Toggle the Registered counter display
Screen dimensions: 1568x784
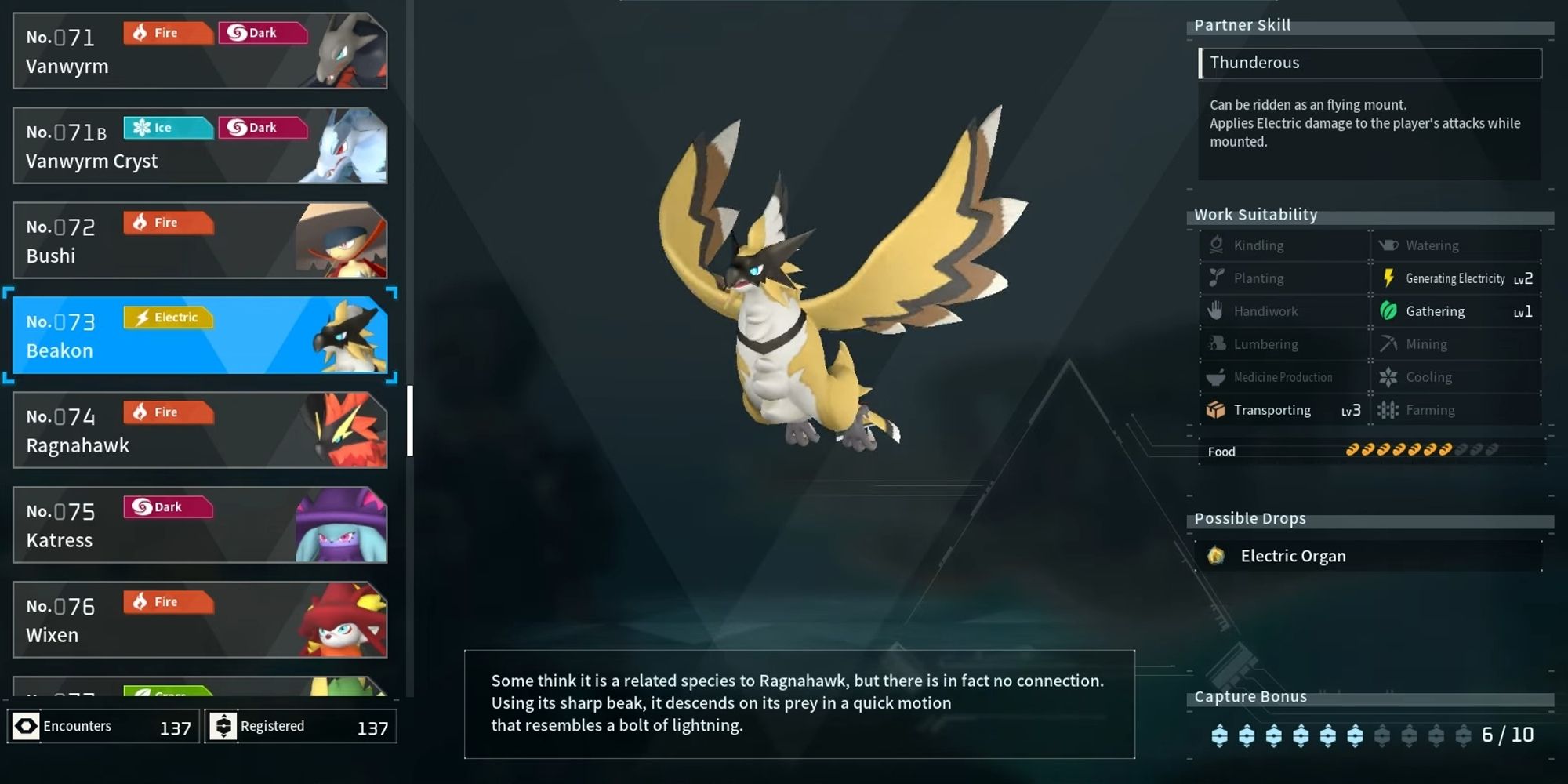[300, 725]
